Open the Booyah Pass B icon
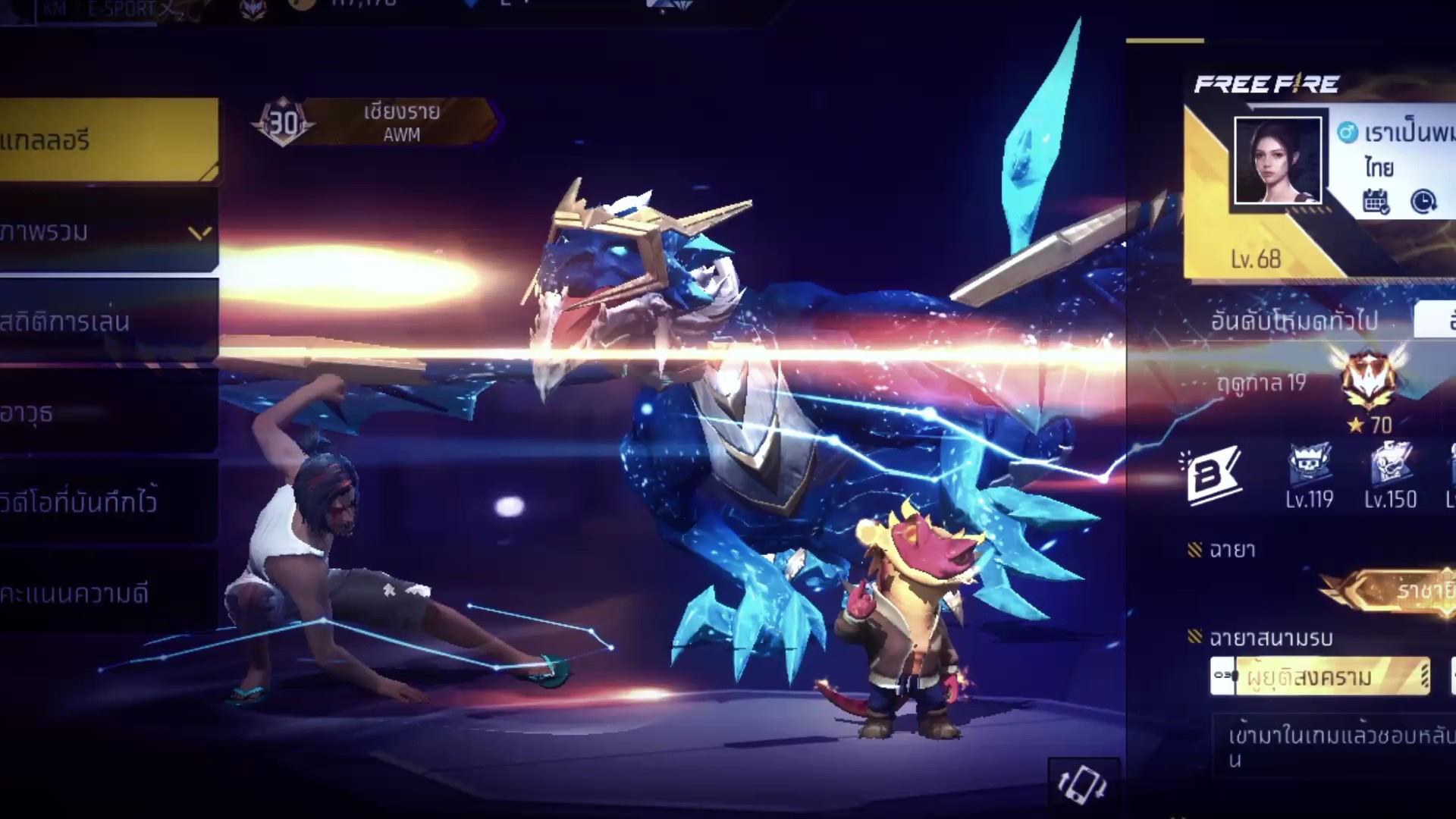 (1213, 476)
